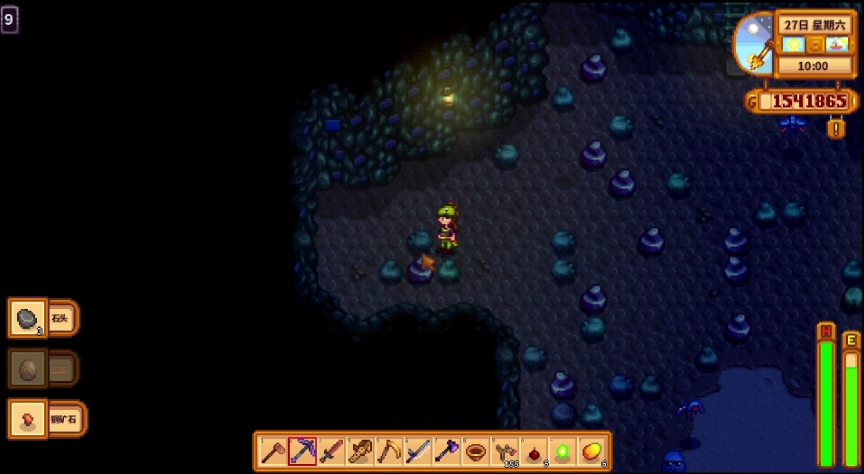Select the purple axe in the hotbar
864x474 pixels.
(447, 452)
